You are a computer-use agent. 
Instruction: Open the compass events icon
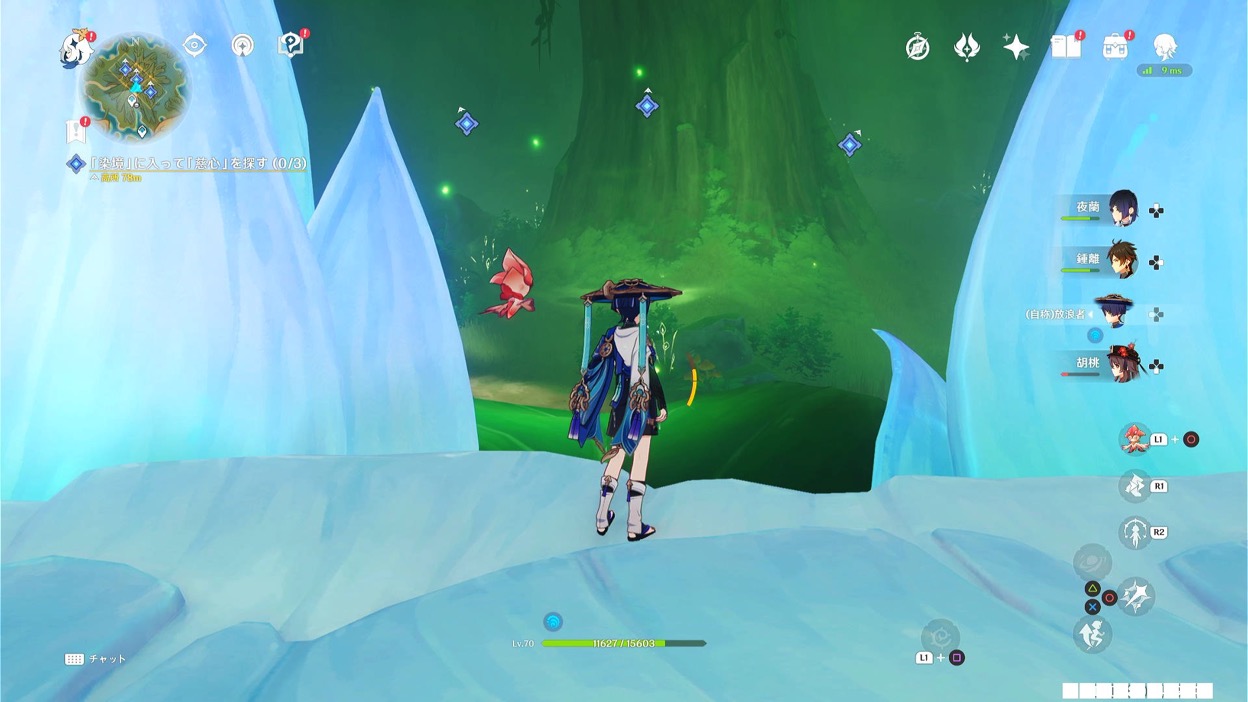click(x=917, y=47)
